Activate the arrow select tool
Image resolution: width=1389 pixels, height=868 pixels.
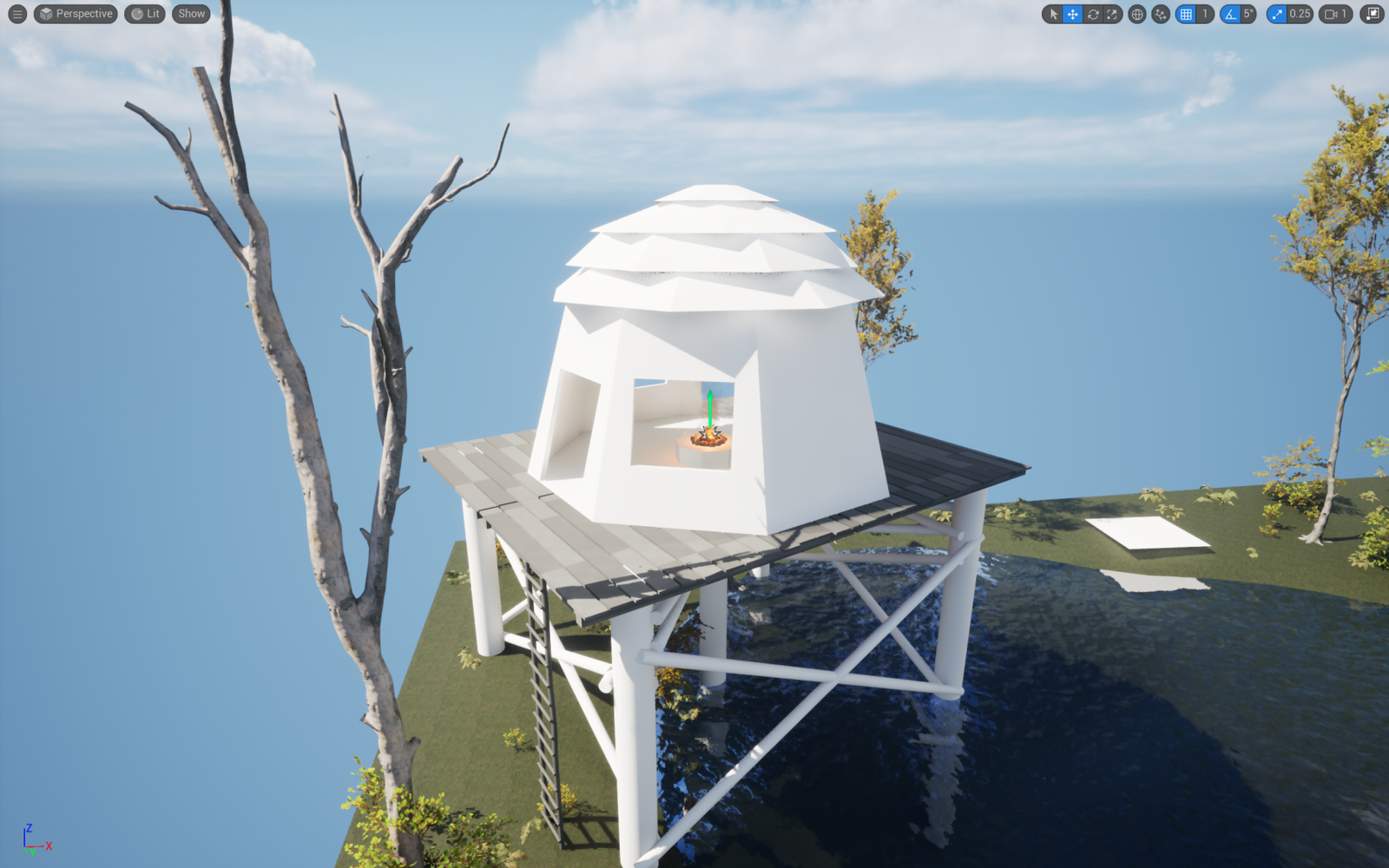[x=1053, y=14]
